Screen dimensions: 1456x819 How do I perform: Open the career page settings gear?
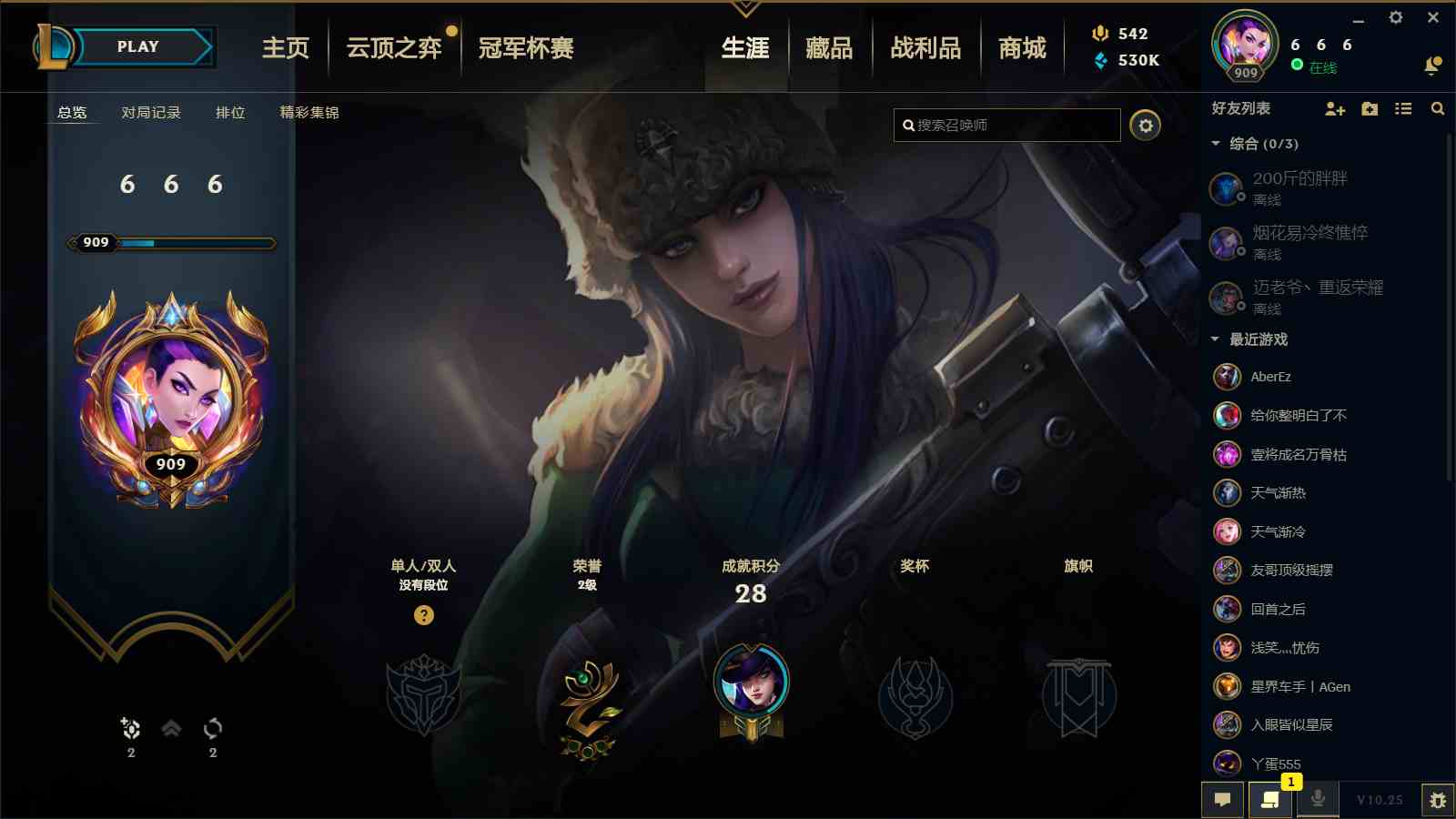pyautogui.click(x=1146, y=126)
